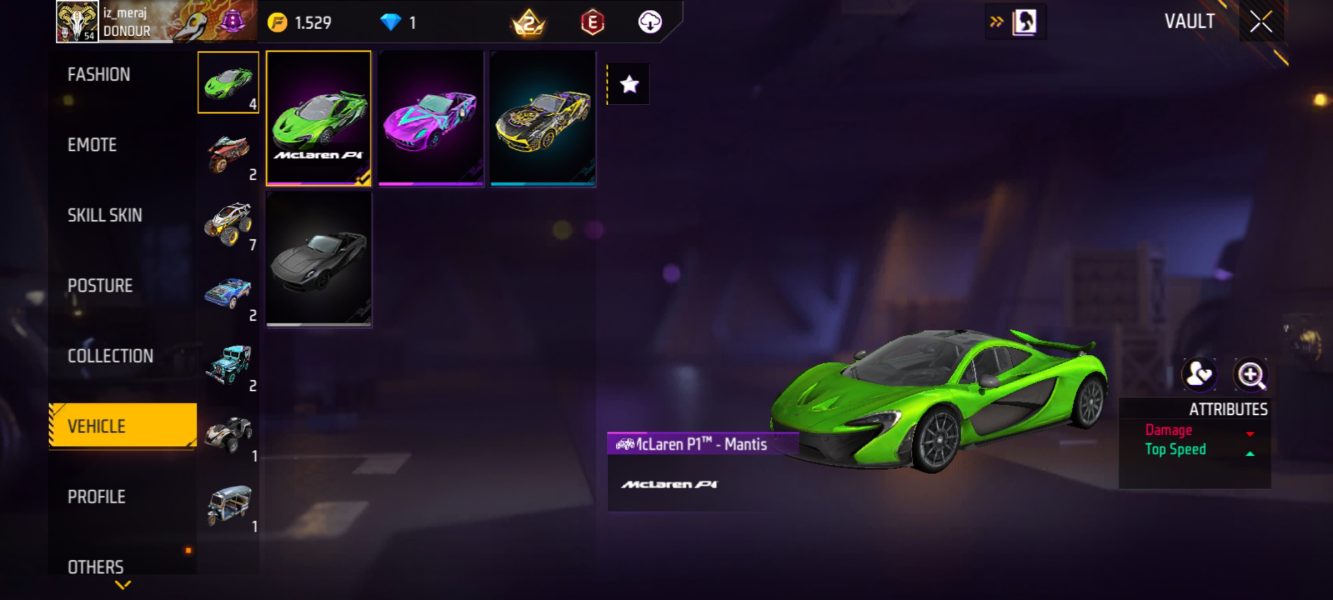This screenshot has height=600, width=1333.
Task: Open the Skill Skin section
Action: pyautogui.click(x=105, y=215)
